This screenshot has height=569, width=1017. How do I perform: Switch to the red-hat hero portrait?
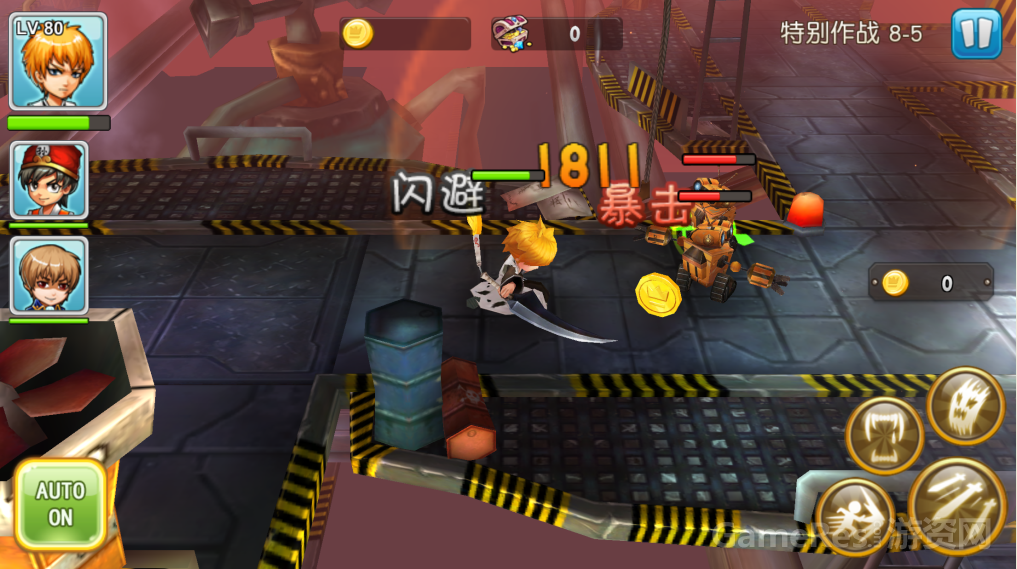(x=50, y=181)
